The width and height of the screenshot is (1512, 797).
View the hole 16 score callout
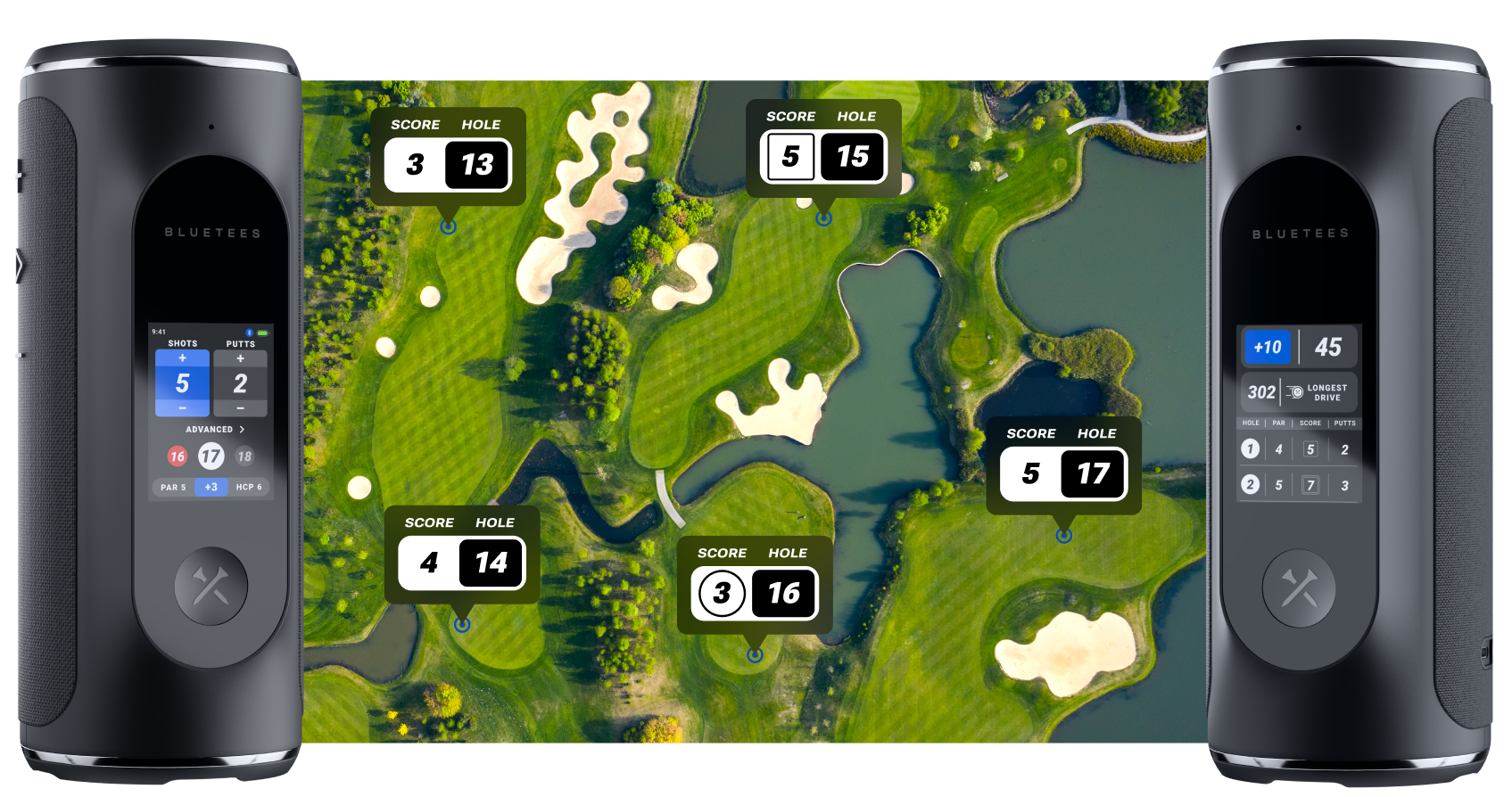pos(755,585)
